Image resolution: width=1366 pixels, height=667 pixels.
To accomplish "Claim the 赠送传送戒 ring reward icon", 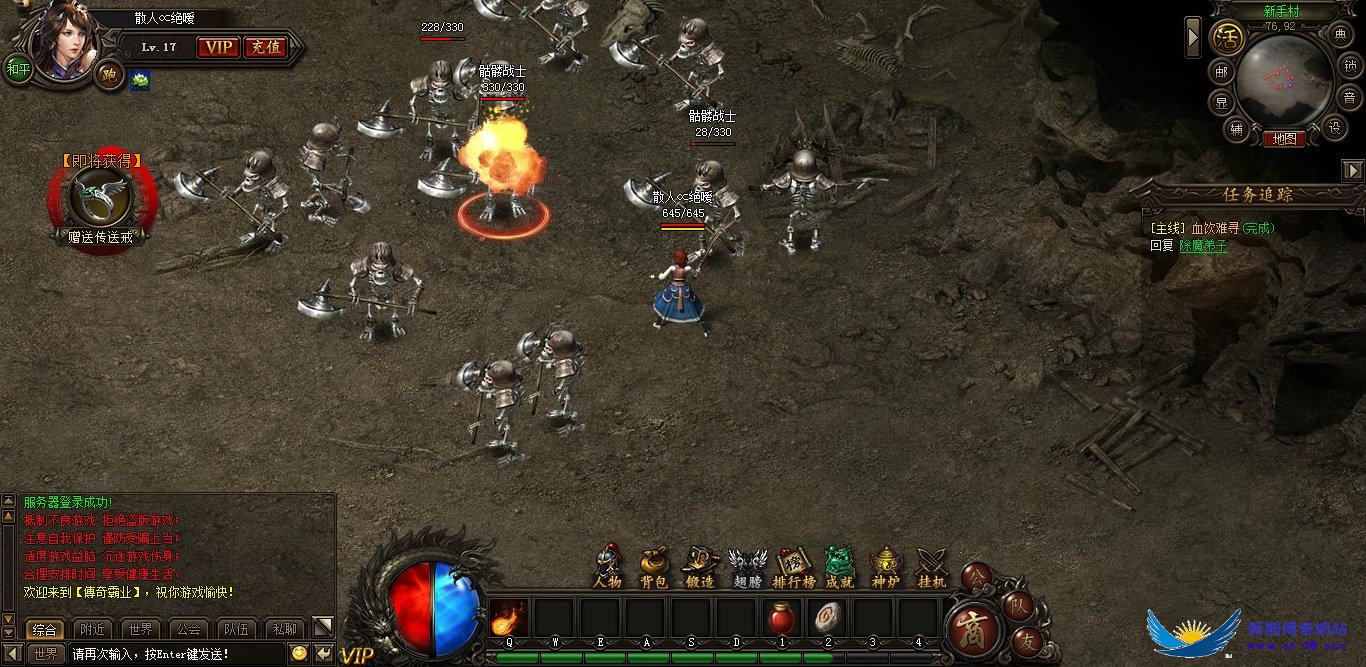I will tap(99, 197).
